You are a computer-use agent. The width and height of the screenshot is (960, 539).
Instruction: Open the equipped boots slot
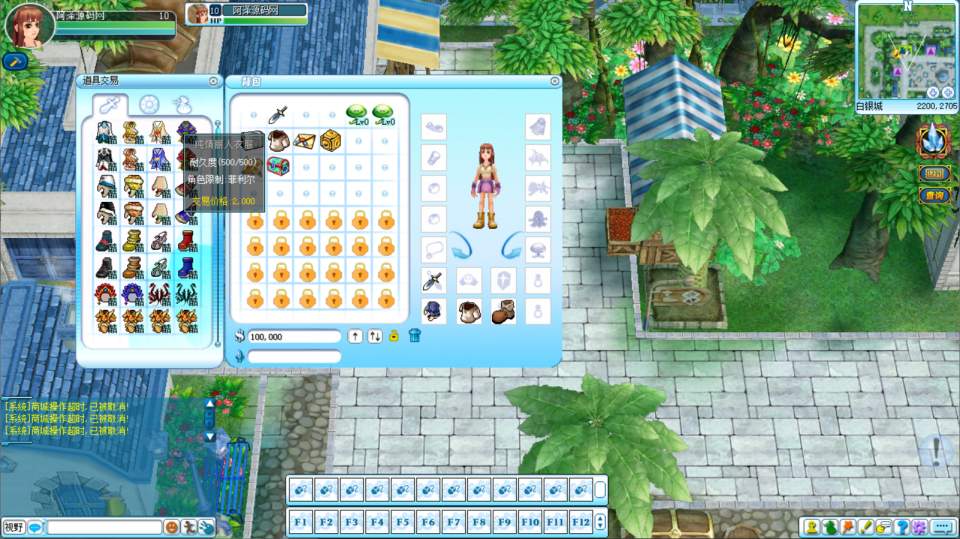(x=503, y=311)
